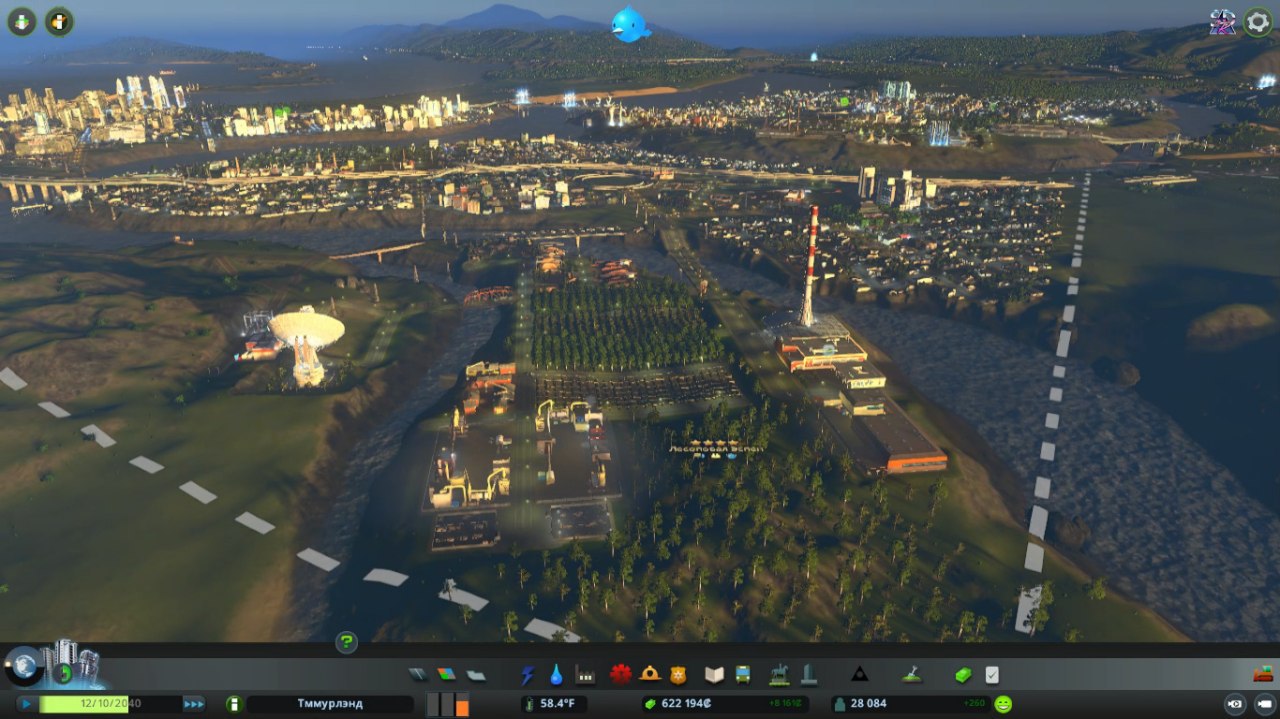Open the Police build menu
Screen dimensions: 1280x719
[678, 674]
